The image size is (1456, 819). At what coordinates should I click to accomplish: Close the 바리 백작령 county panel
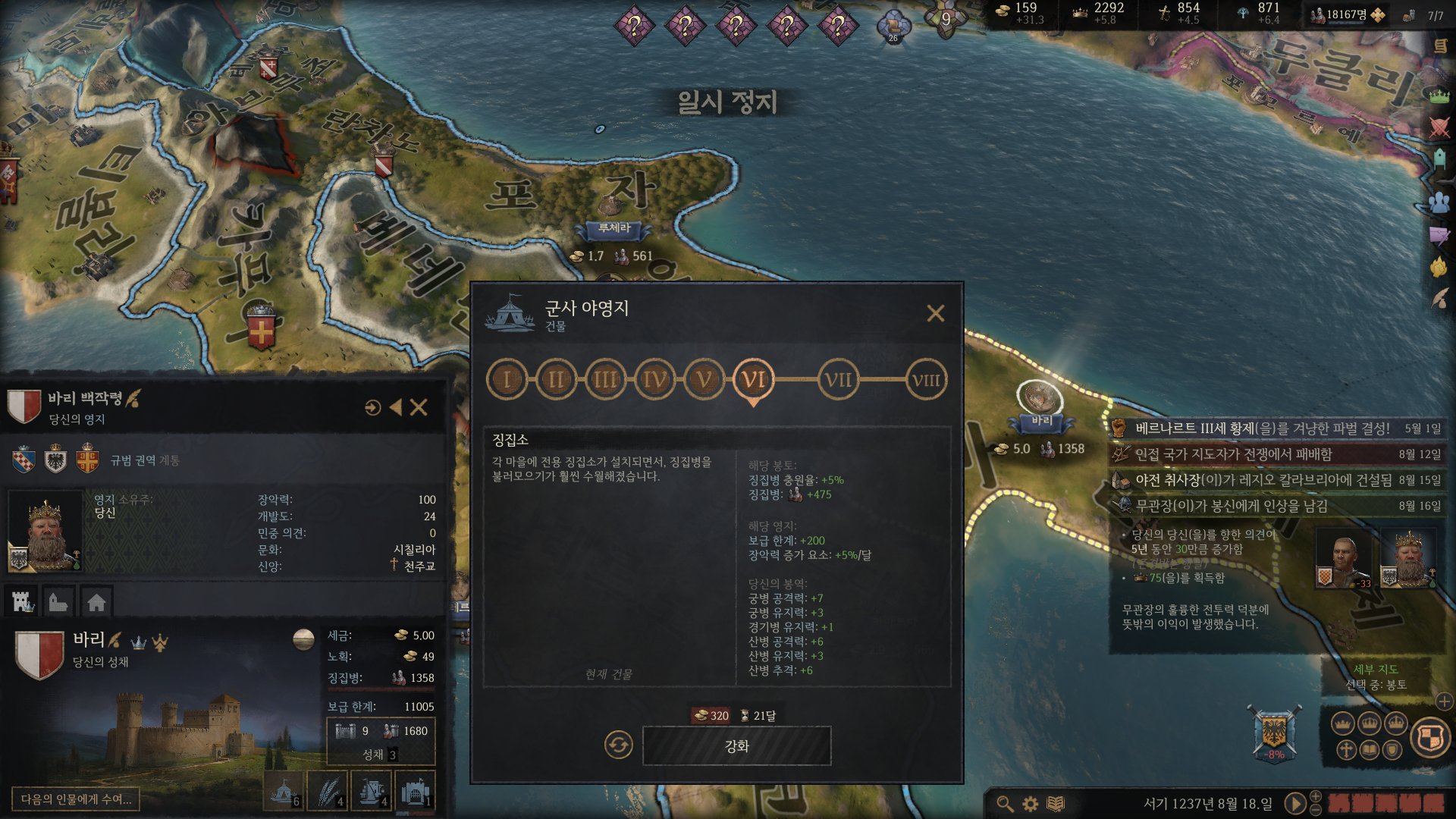419,408
